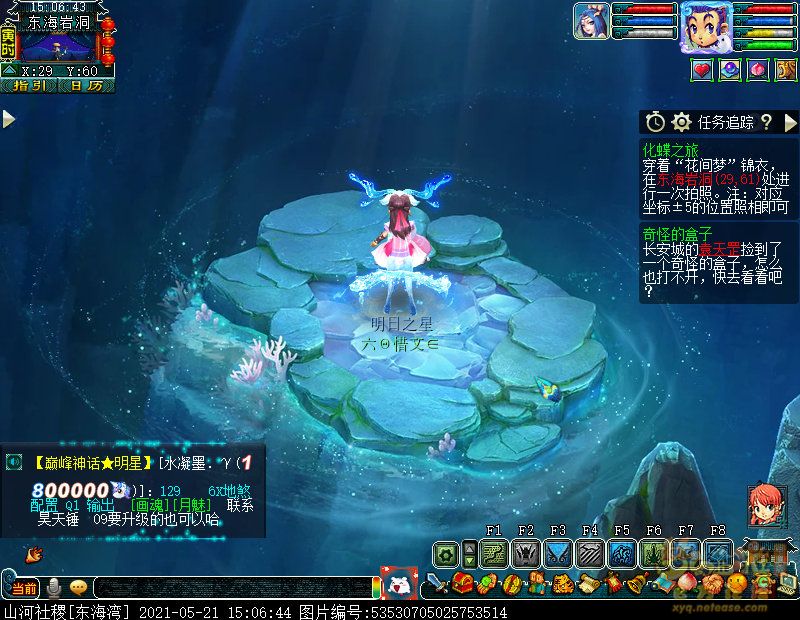Collapse quest tracker with the arrow
800x620 pixels.
790,122
